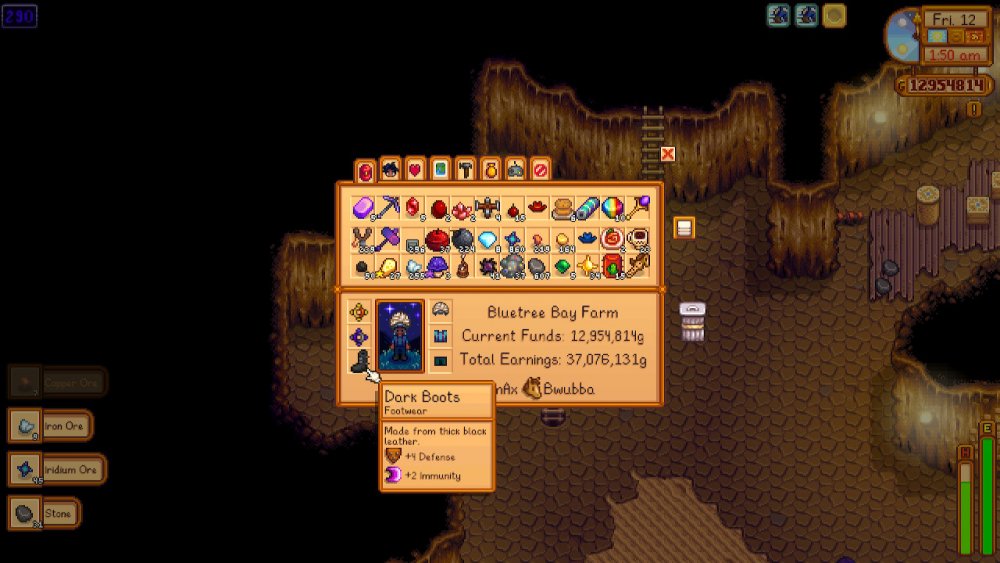Select the slingshot inventory slot
Image resolution: width=1000 pixels, height=563 pixels.
point(363,239)
